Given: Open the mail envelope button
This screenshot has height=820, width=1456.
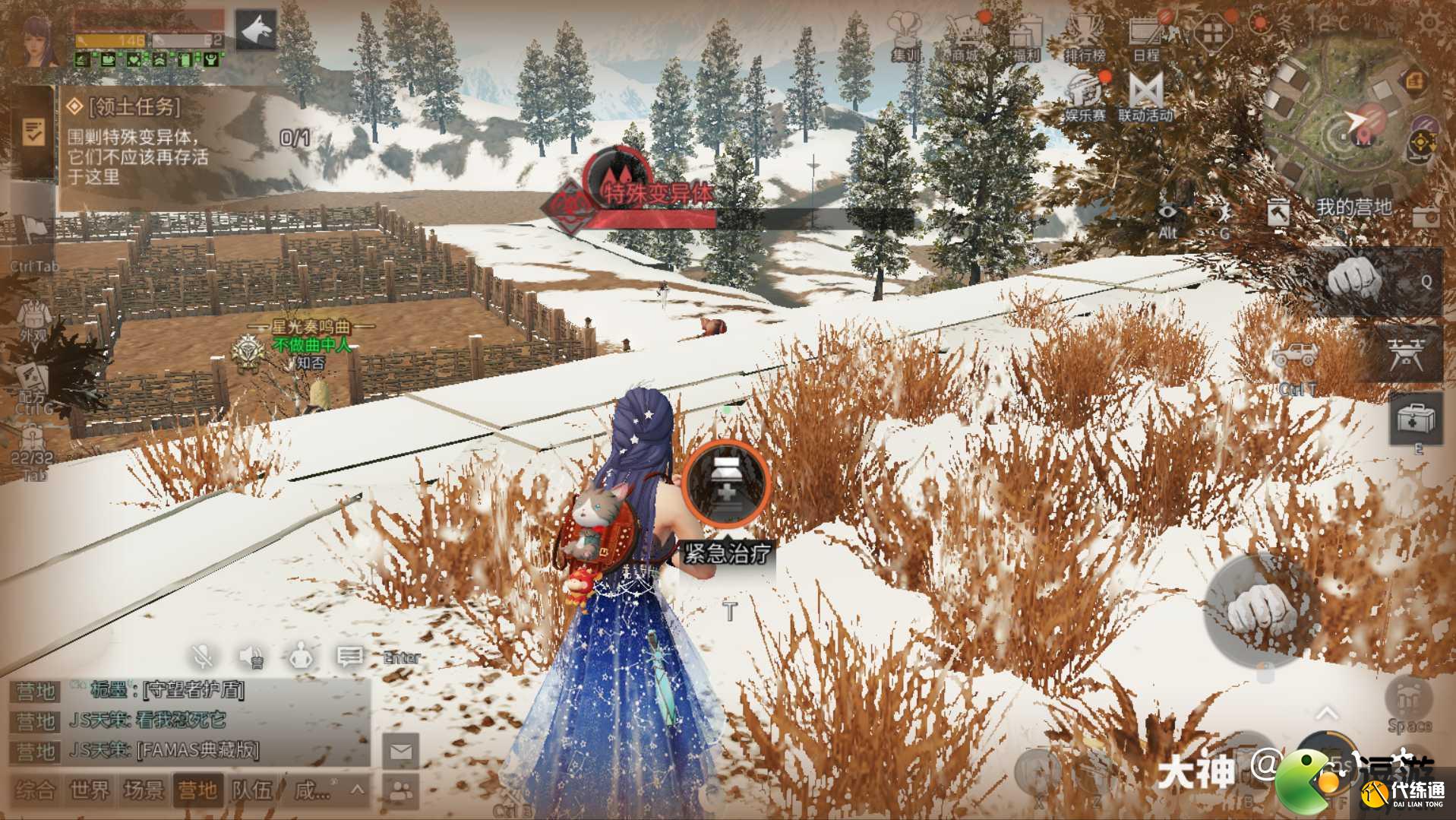Looking at the screenshot, I should 401,752.
